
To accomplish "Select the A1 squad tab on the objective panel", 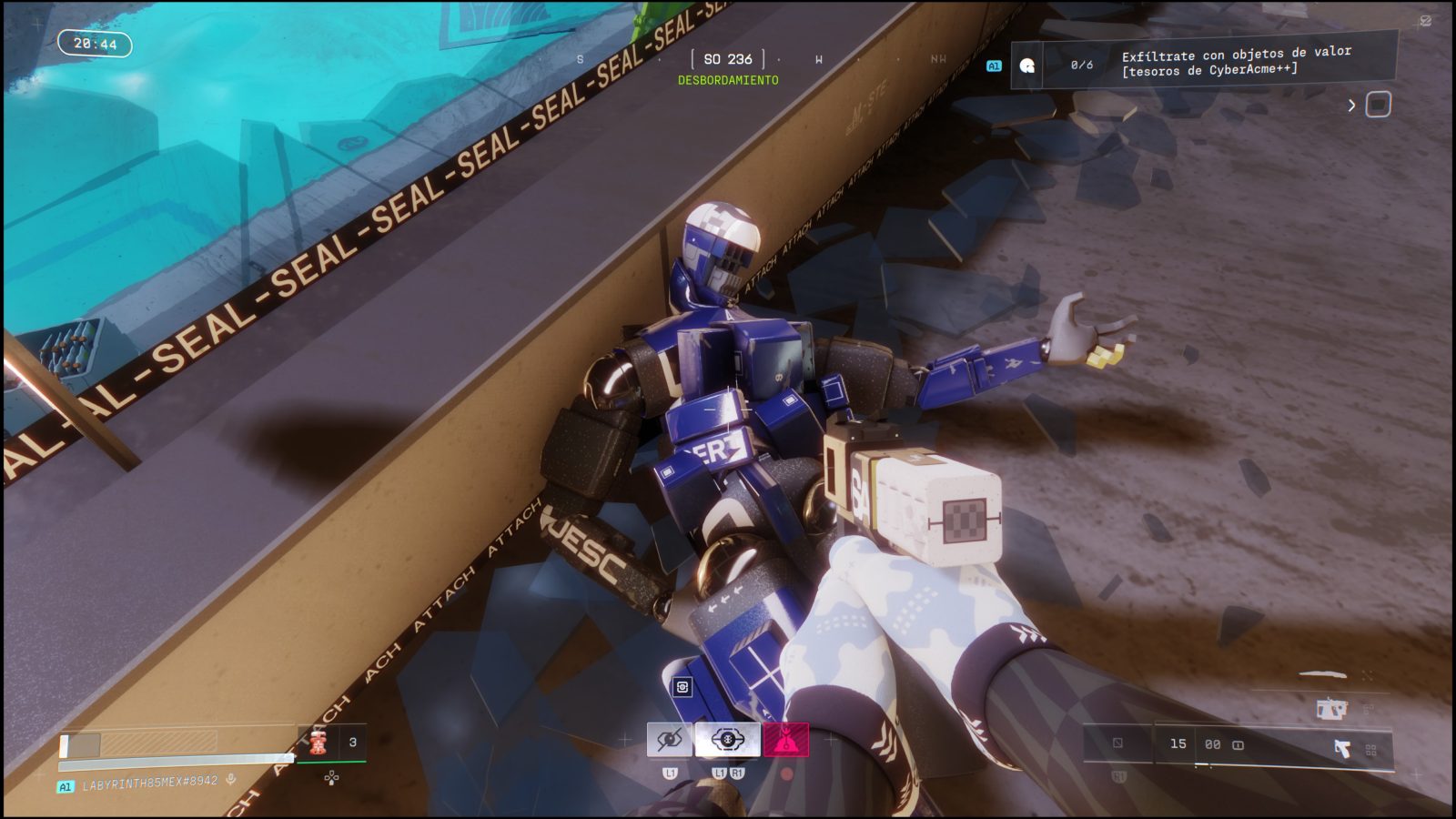I will pos(994,65).
